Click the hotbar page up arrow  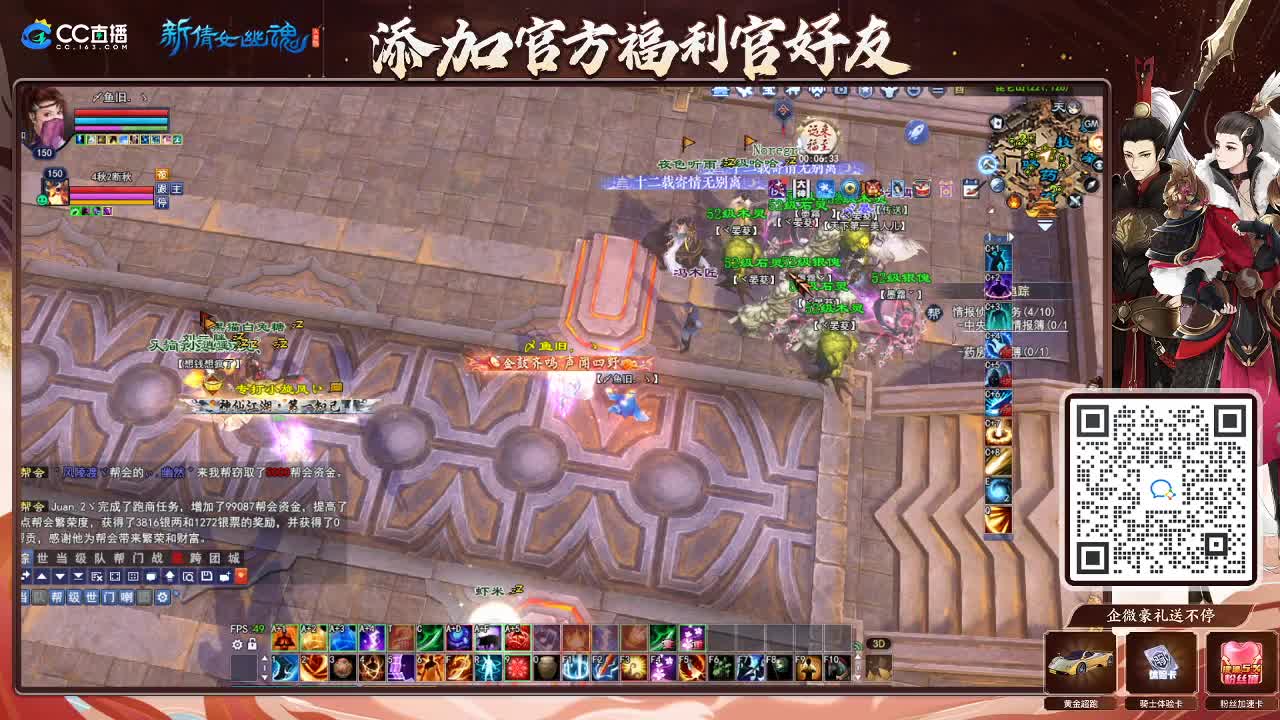click(265, 660)
